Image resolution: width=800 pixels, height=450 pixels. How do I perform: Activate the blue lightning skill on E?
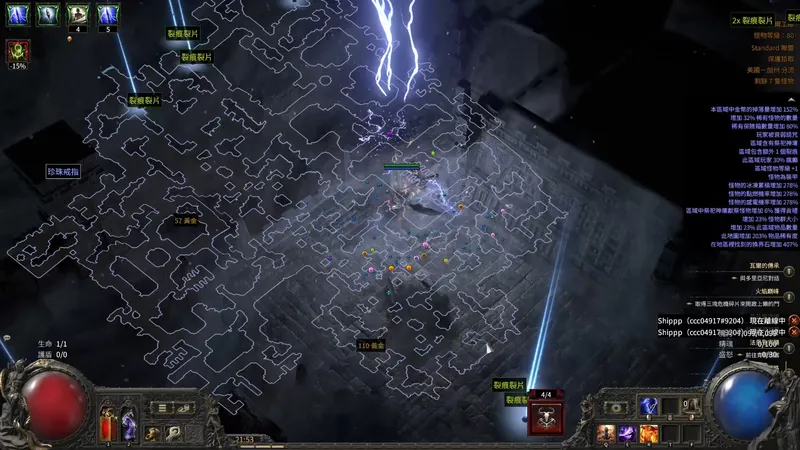(x=648, y=407)
